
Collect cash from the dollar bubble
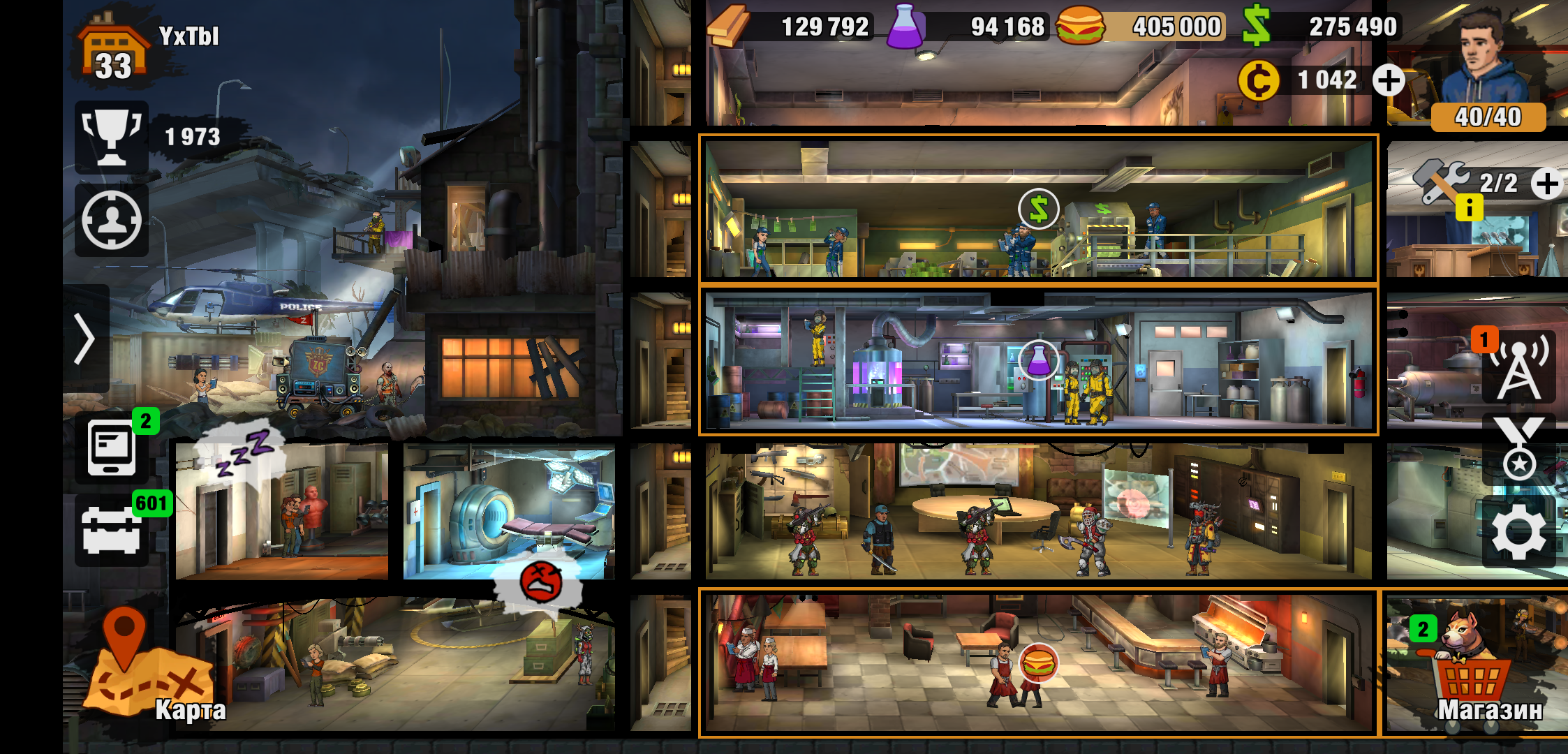click(x=1038, y=209)
